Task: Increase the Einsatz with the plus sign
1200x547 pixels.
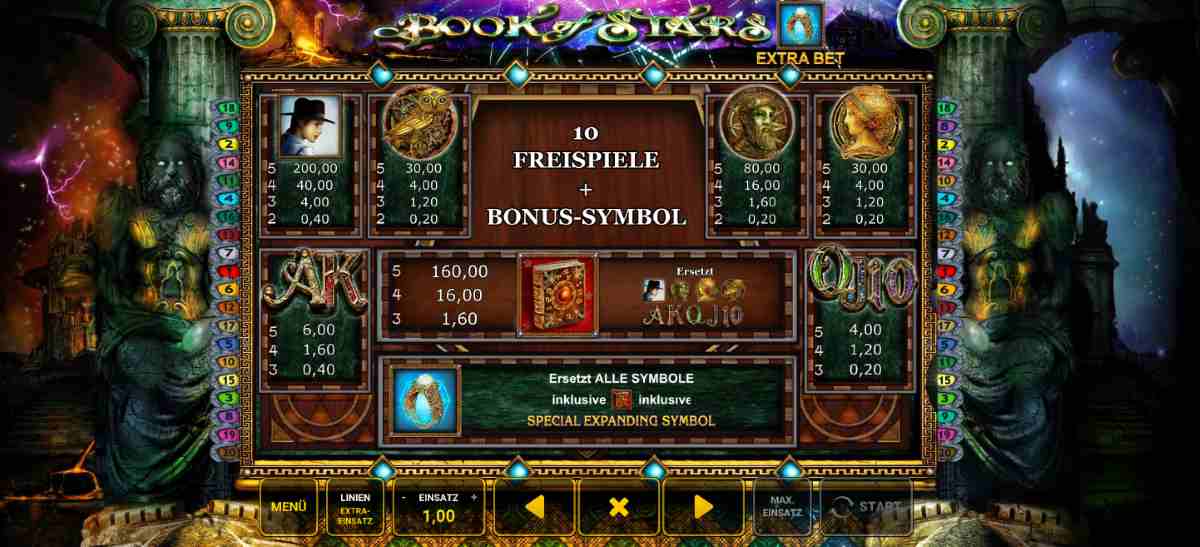Action: point(474,497)
